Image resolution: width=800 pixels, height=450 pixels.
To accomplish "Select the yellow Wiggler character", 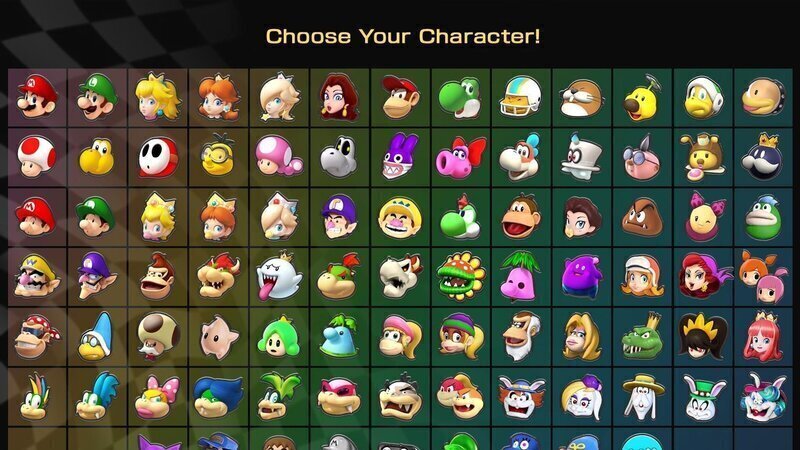I will pos(641,97).
